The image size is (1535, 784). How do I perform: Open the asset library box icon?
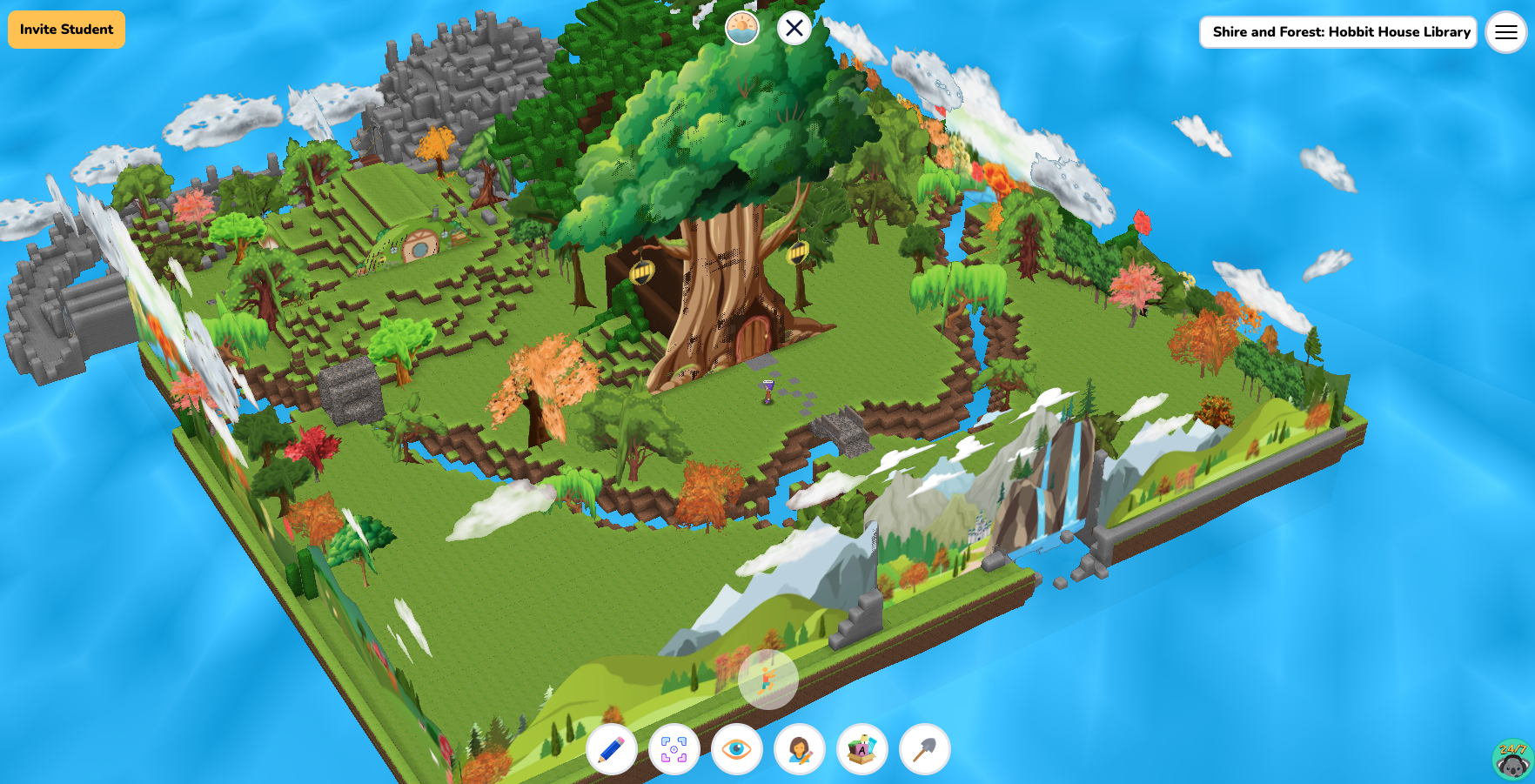[861, 747]
